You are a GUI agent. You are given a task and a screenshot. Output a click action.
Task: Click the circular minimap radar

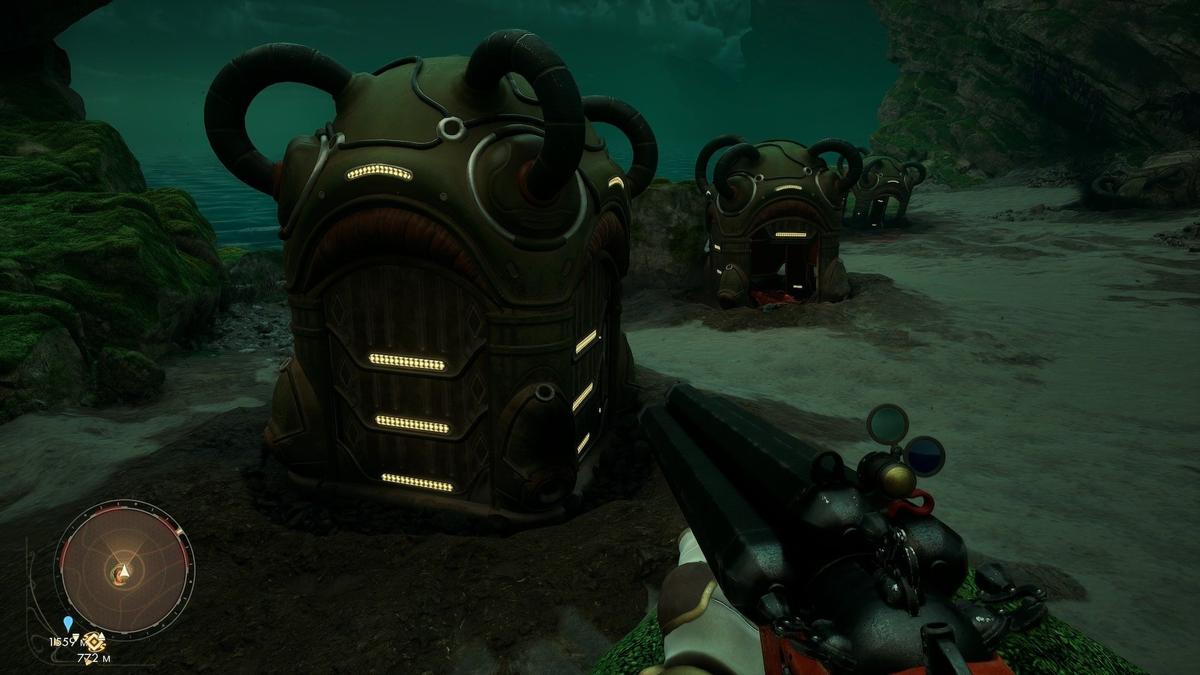coord(123,568)
